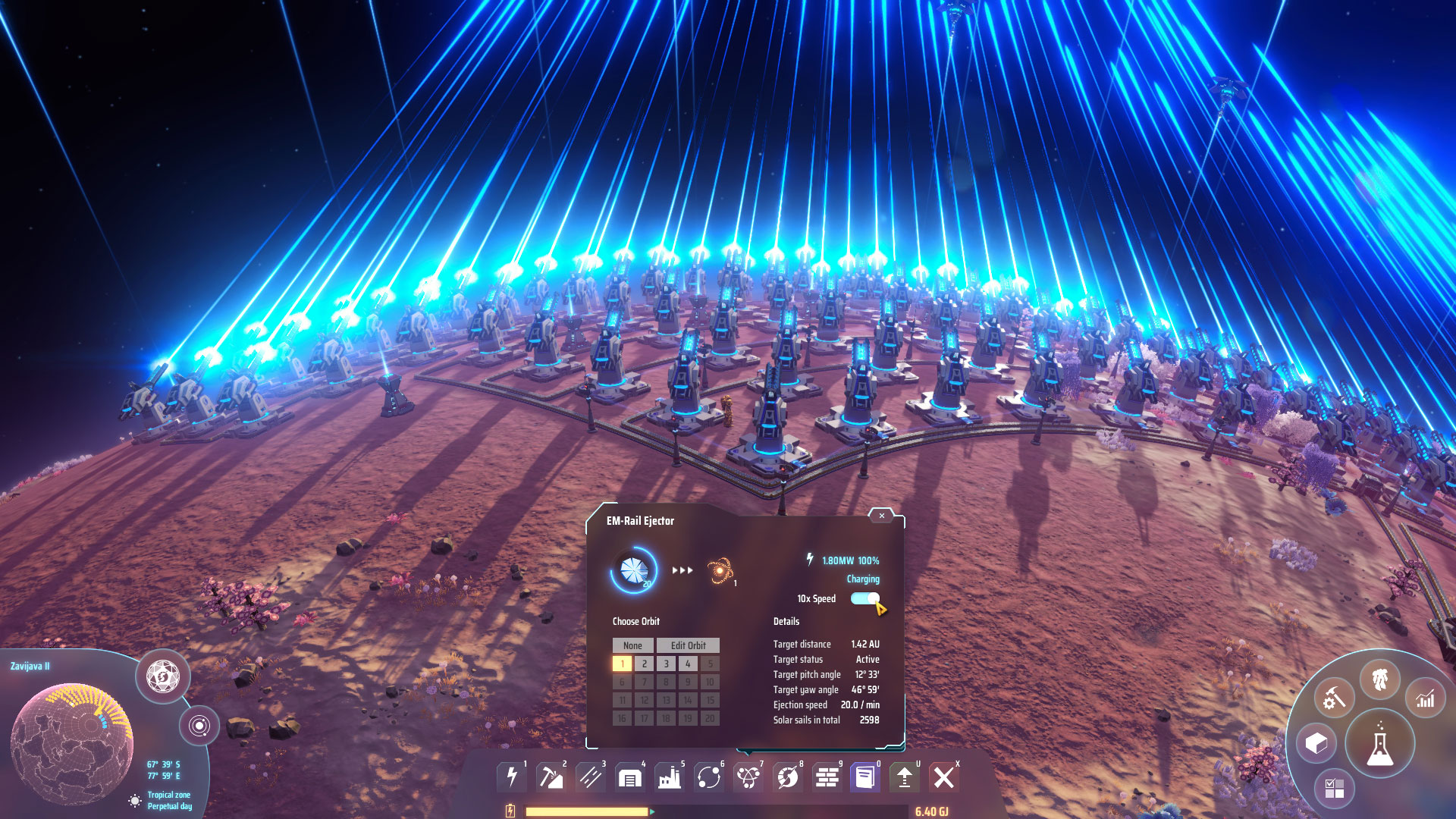Choose orbit number 4

(688, 664)
